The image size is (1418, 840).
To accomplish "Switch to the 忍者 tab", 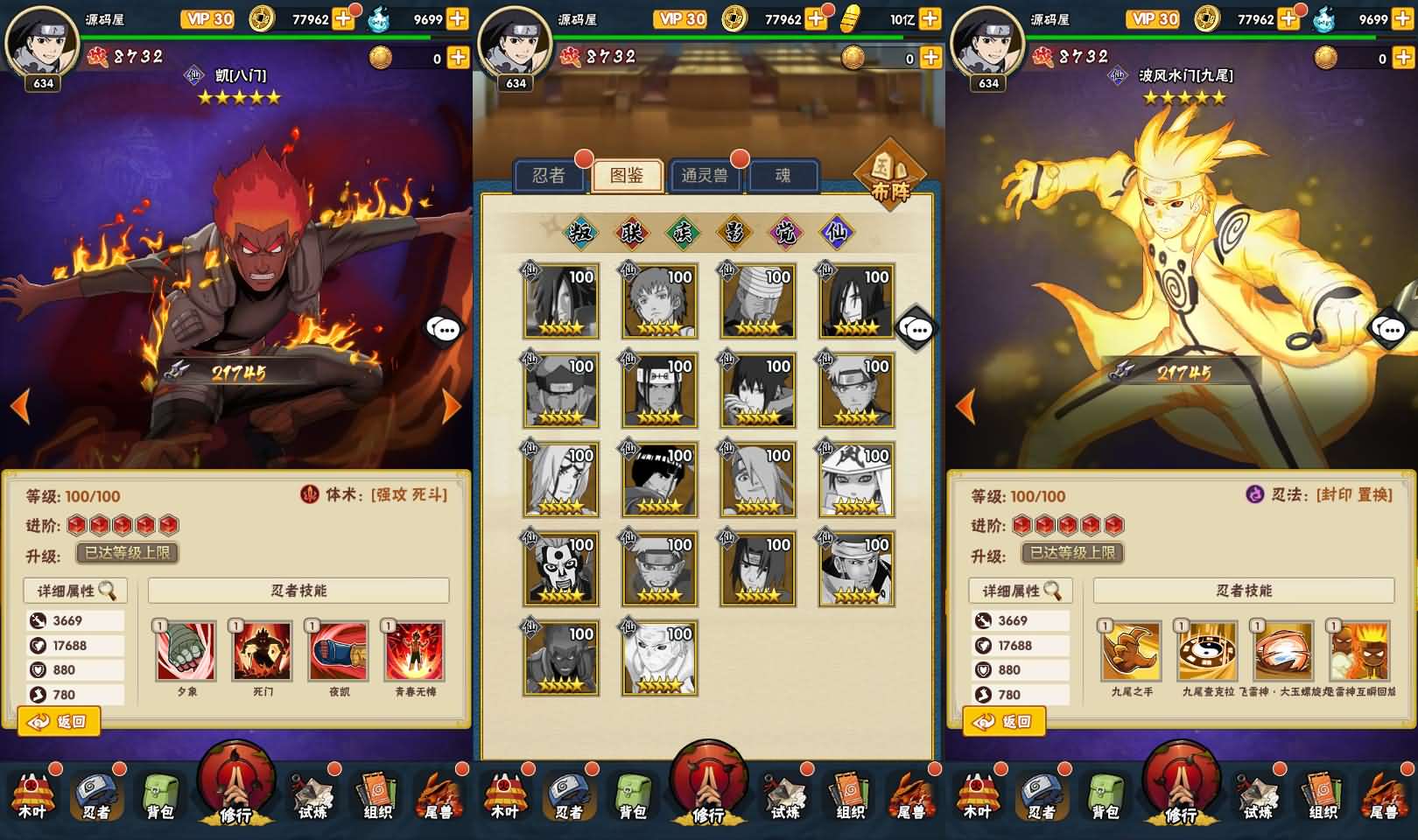I will (x=548, y=175).
